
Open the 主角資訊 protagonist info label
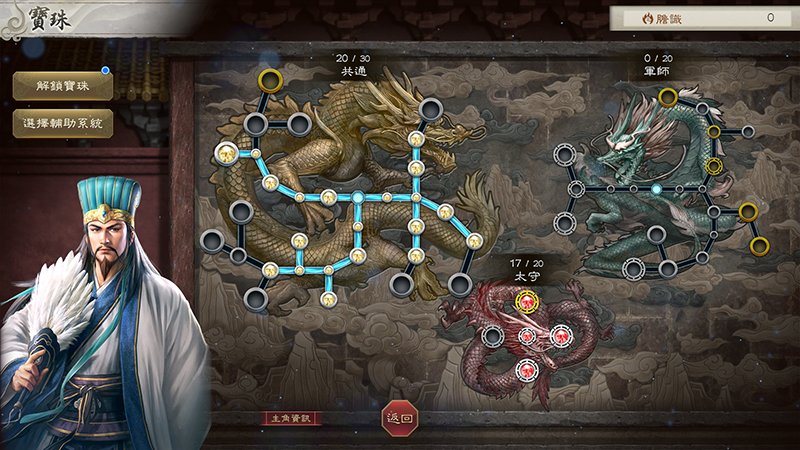click(292, 419)
